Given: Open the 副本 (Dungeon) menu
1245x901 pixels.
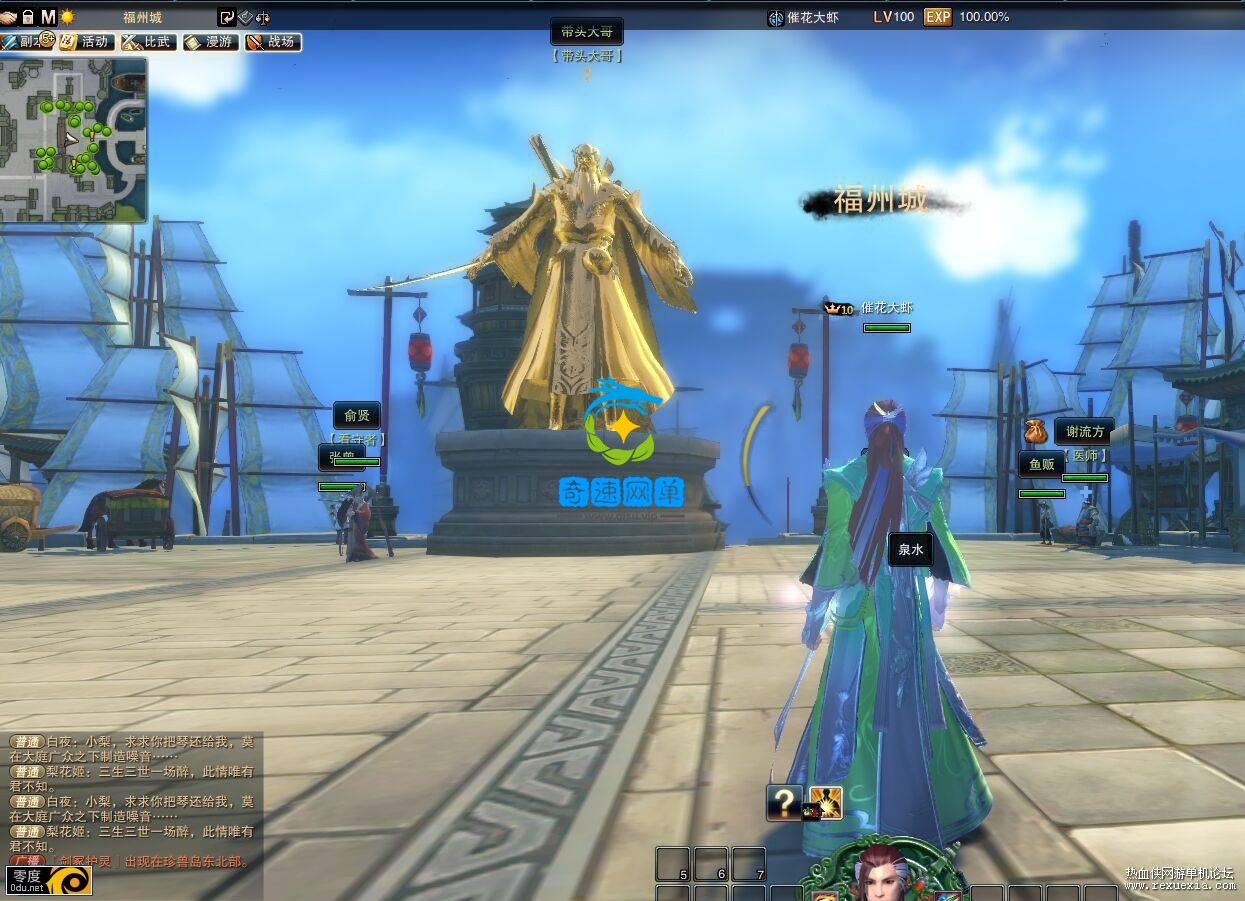Looking at the screenshot, I should click(x=24, y=42).
